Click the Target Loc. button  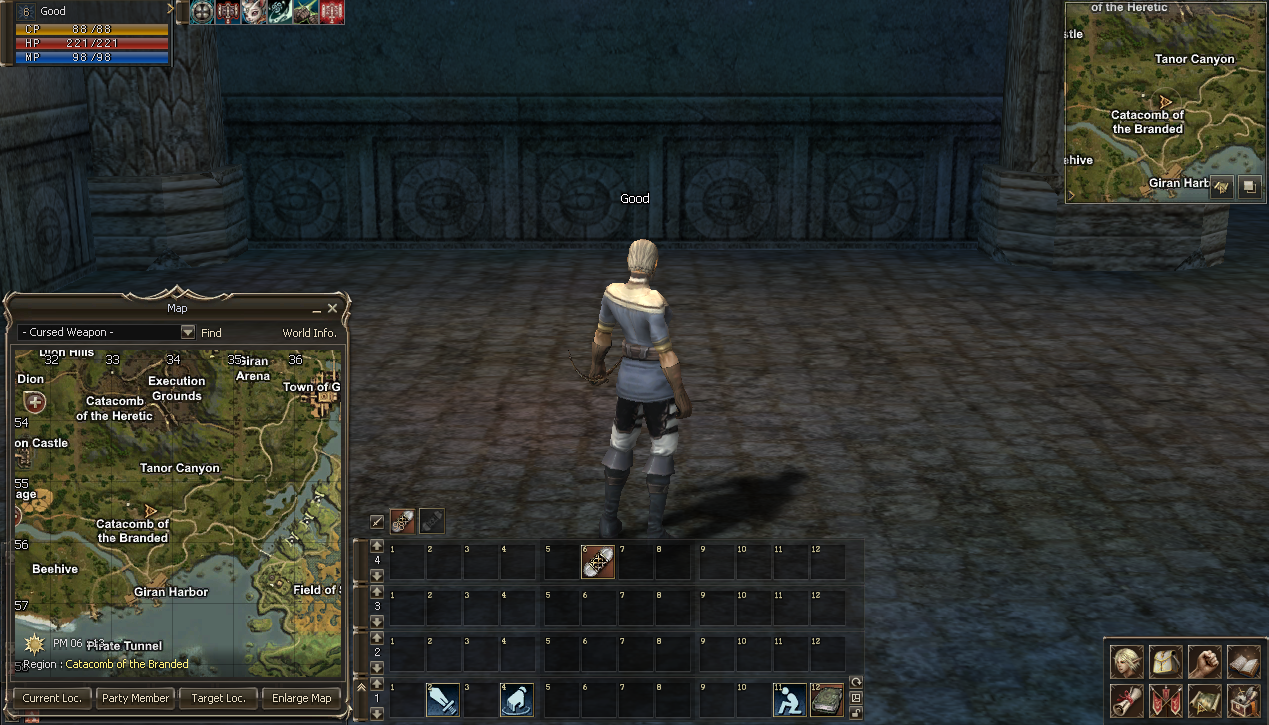[217, 698]
